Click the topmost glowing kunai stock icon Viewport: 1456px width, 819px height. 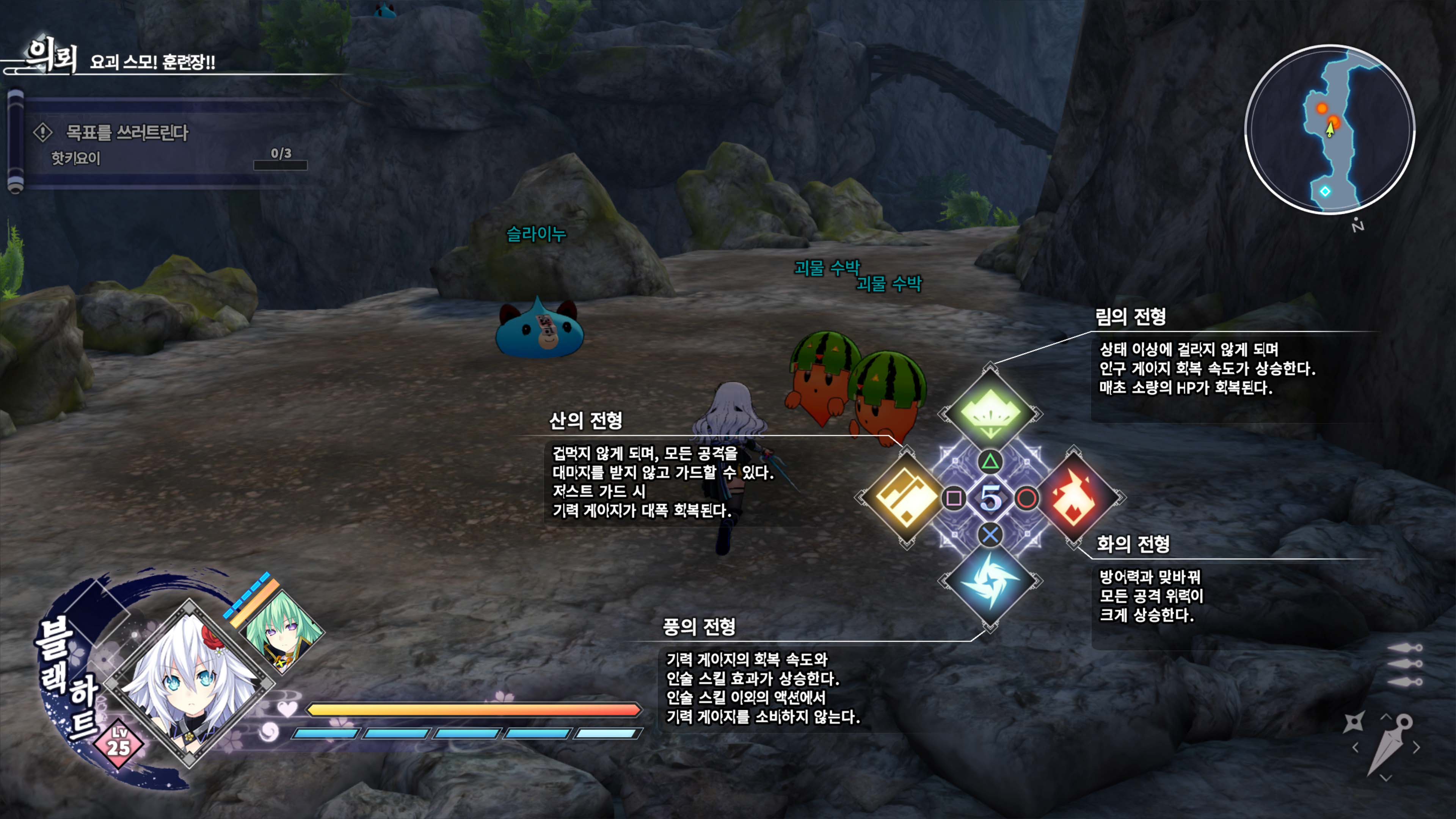point(1404,648)
